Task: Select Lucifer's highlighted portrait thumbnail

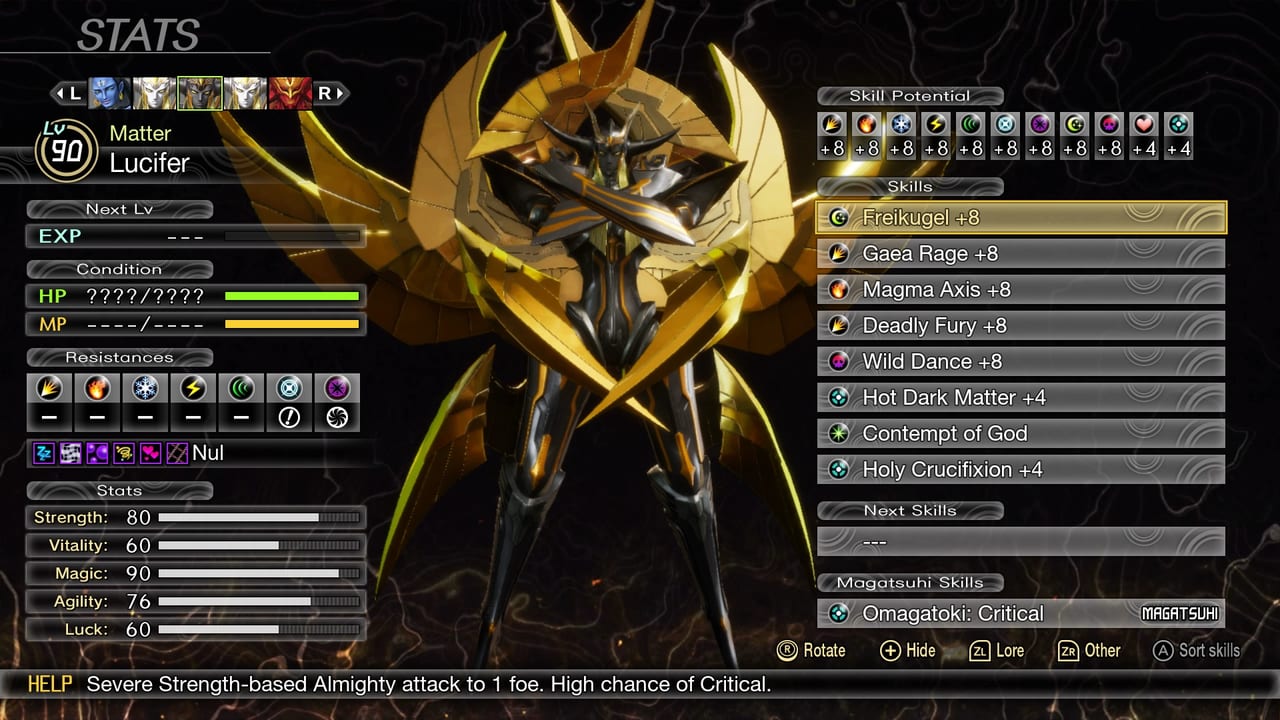Action: coord(198,93)
